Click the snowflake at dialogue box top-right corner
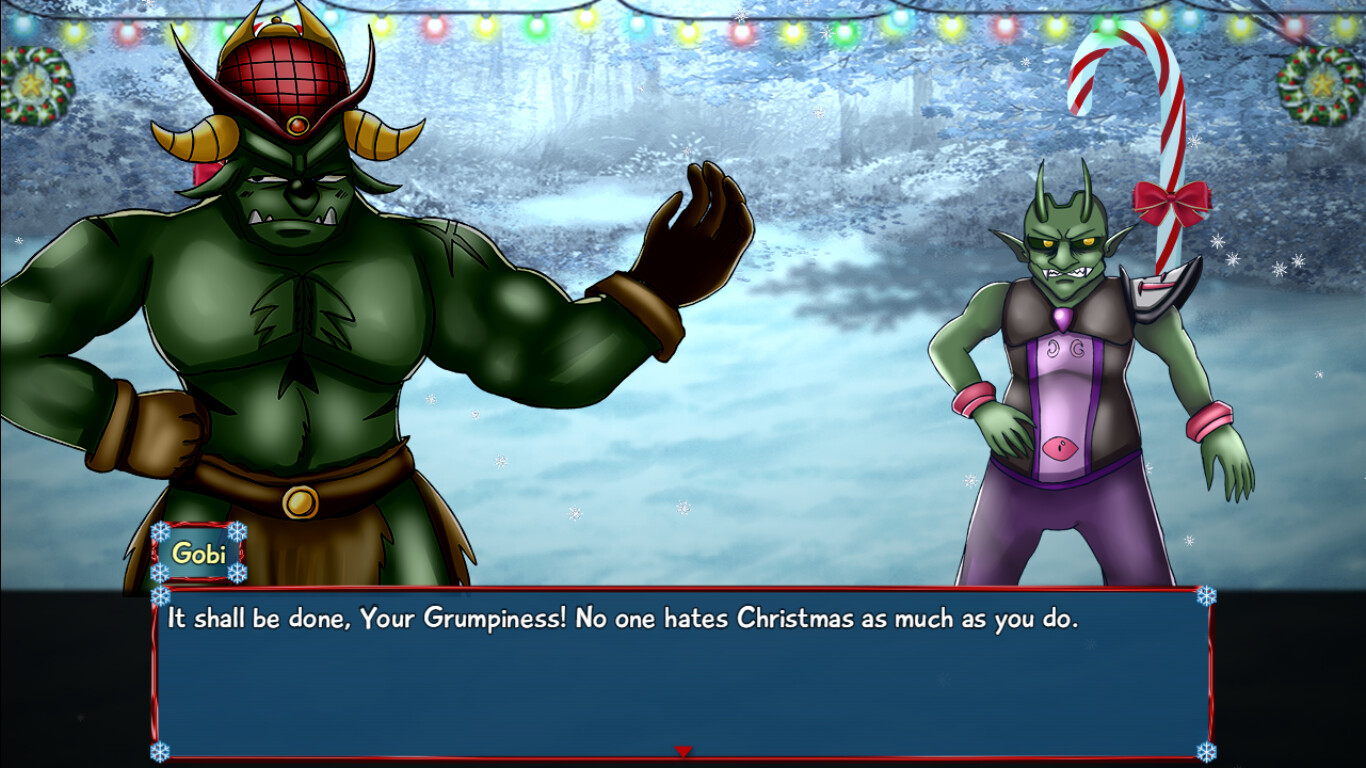This screenshot has width=1366, height=768. (1207, 597)
